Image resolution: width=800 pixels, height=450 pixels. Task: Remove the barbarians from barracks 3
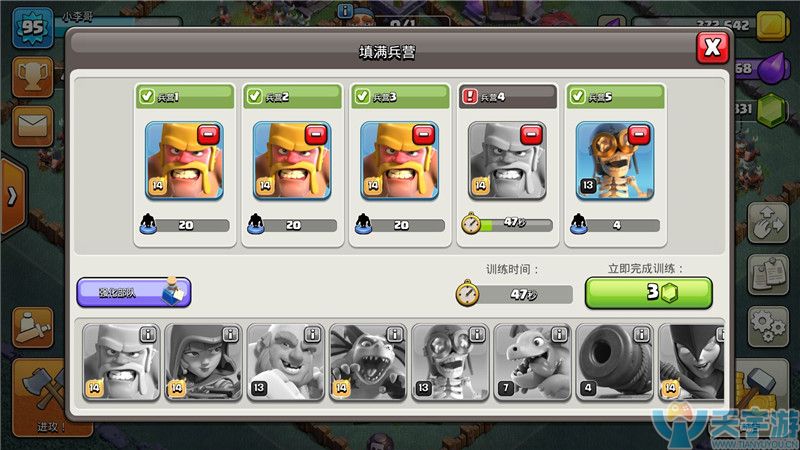(424, 135)
